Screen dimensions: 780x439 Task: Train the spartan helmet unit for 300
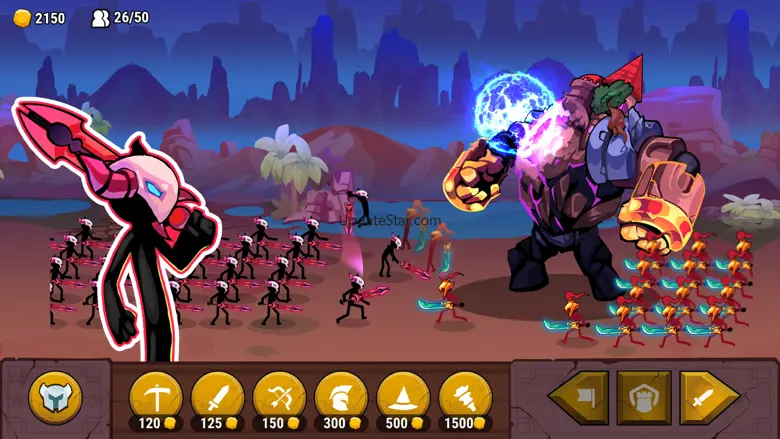(342, 398)
